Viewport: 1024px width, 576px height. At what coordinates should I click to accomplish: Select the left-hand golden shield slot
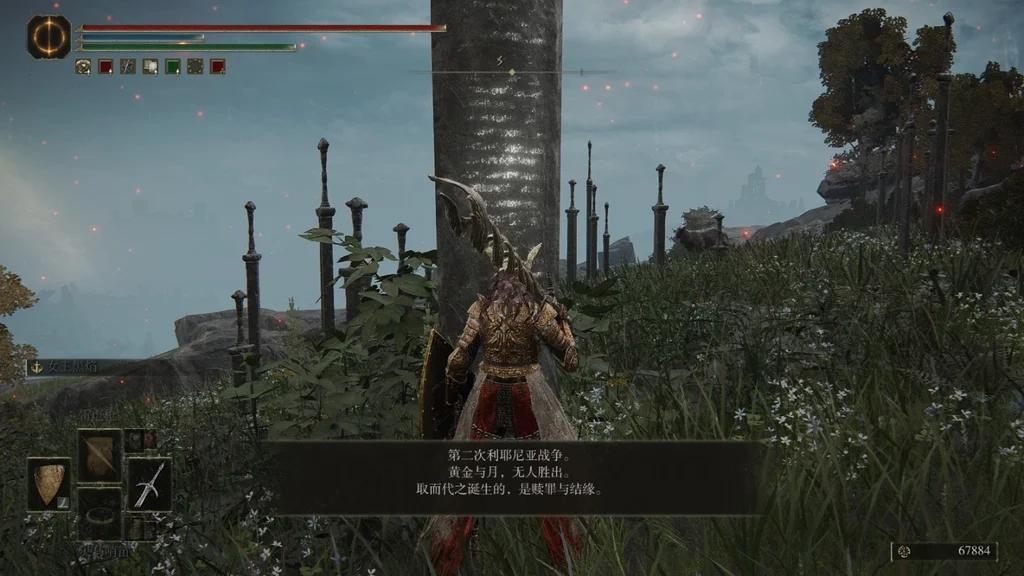[48, 484]
